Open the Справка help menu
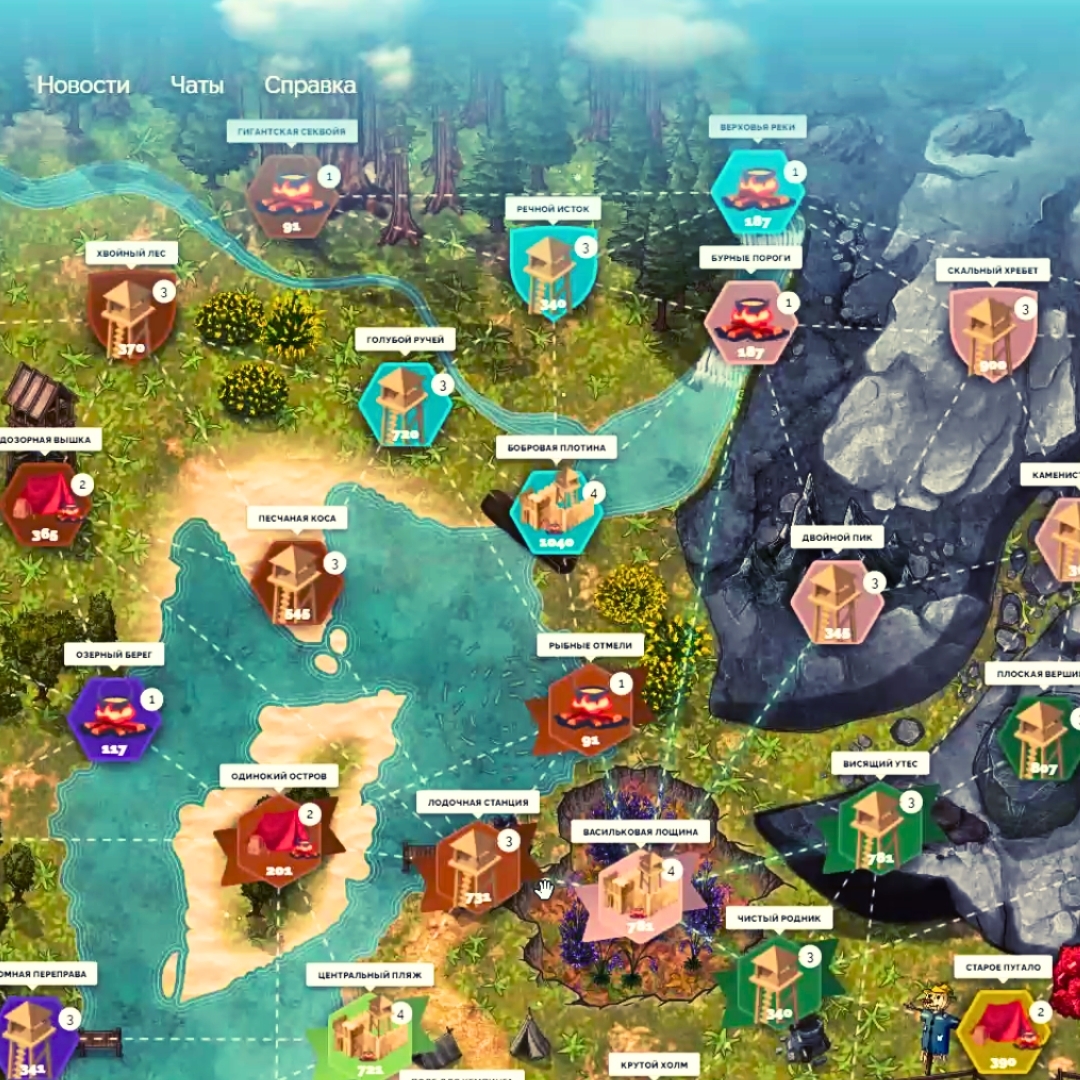This screenshot has height=1080, width=1080. [310, 85]
